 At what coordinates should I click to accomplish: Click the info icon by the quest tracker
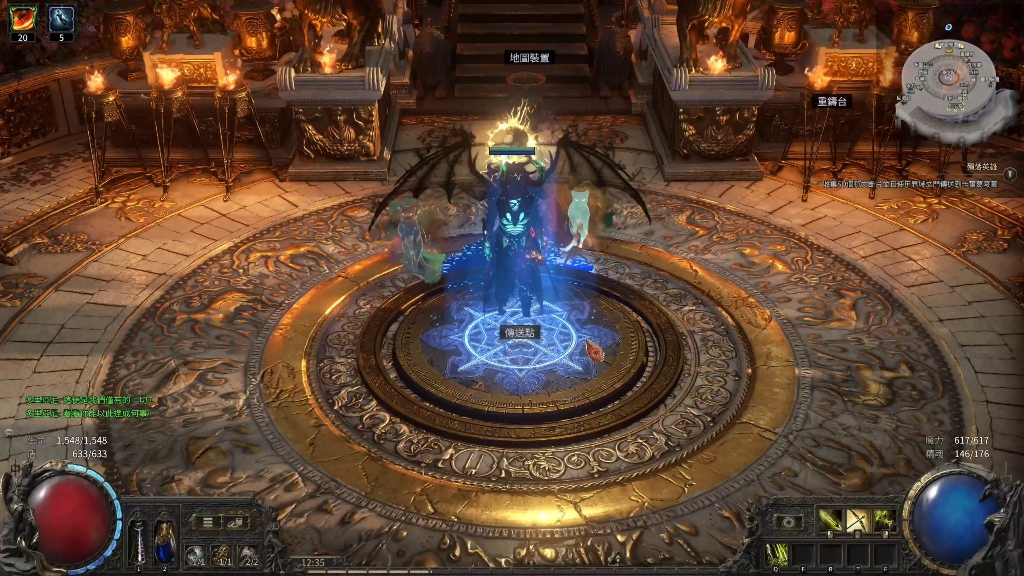tap(1010, 174)
